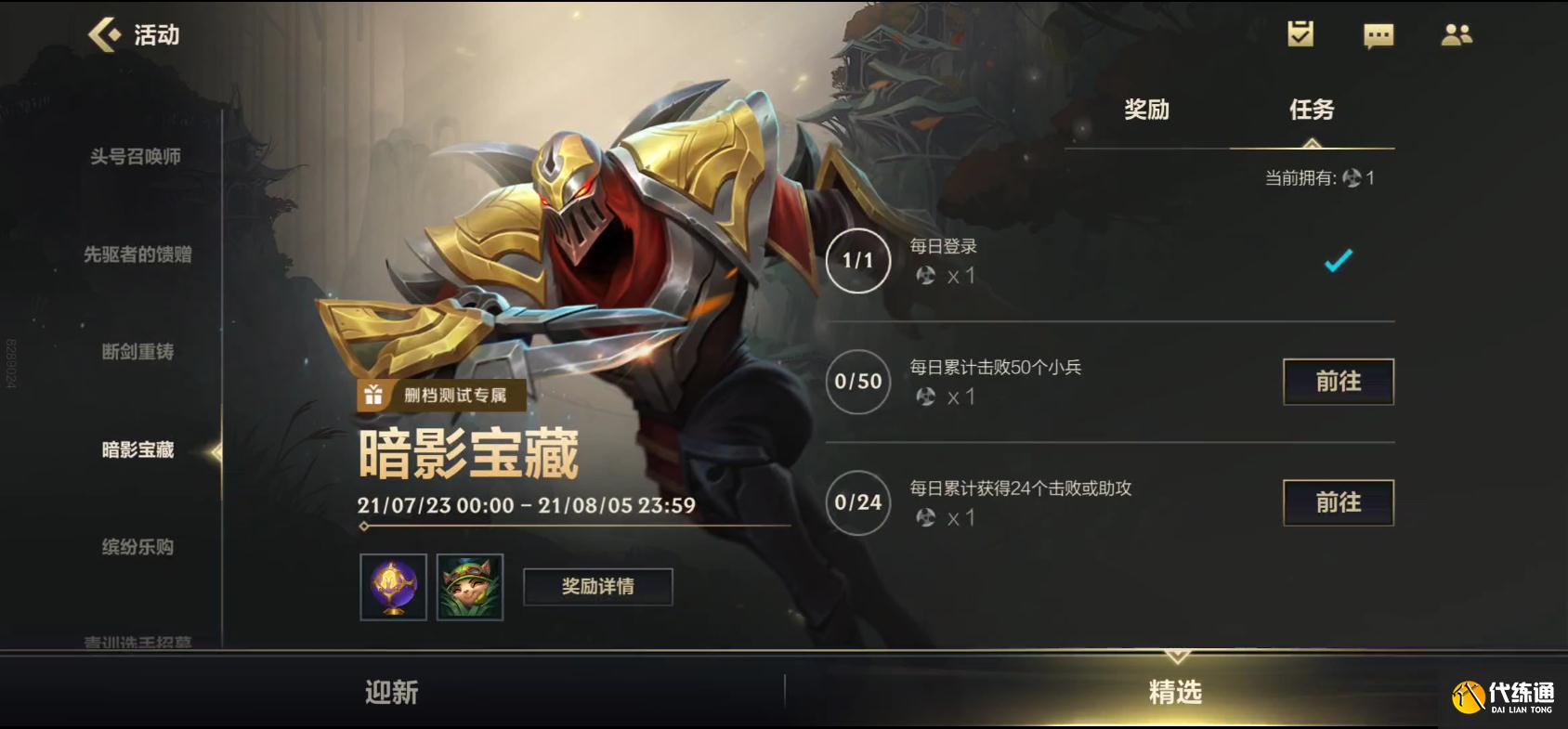
Task: Select 缤纷乐购 in the left sidebar
Action: [x=137, y=548]
